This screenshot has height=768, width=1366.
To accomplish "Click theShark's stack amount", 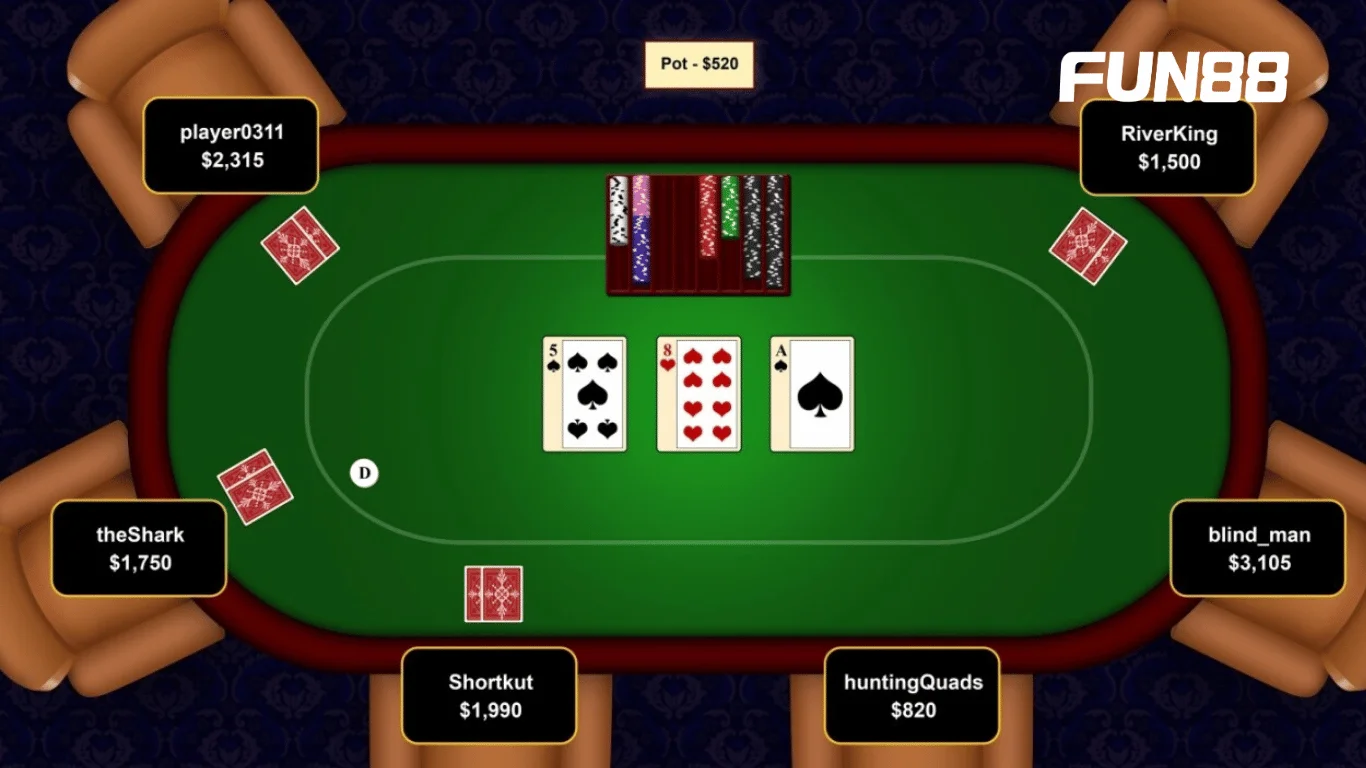I will click(139, 563).
